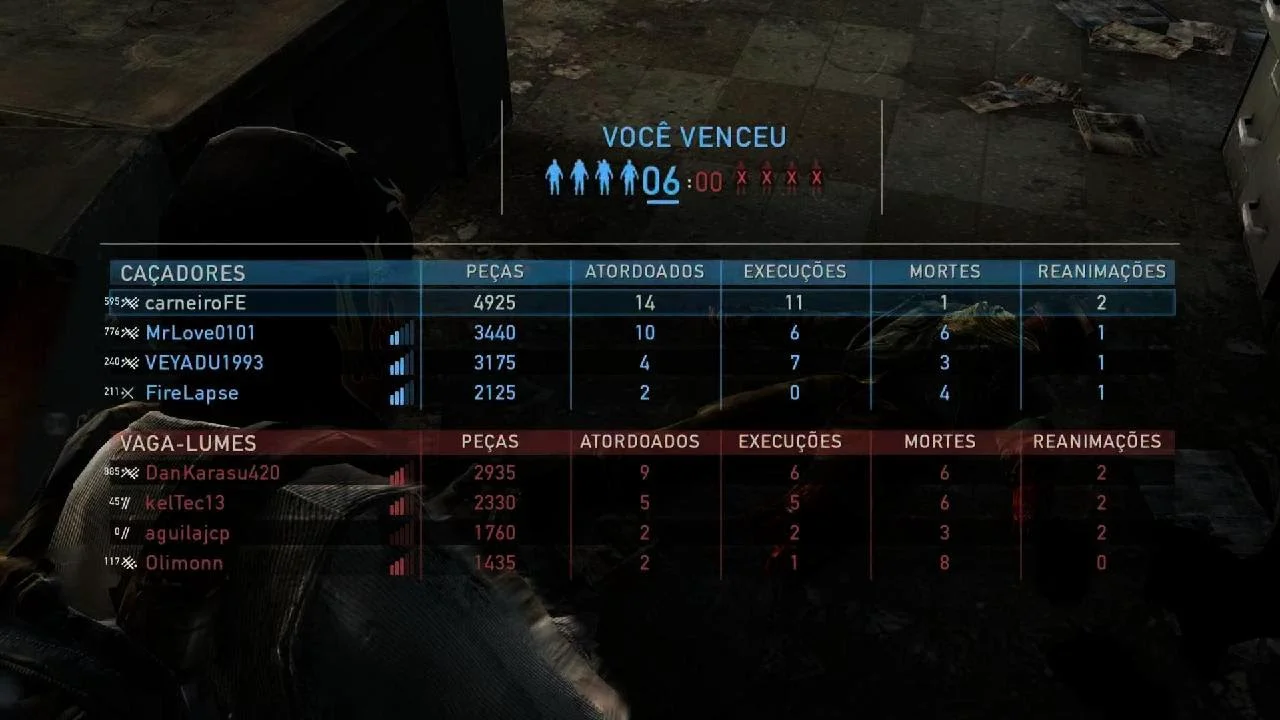The width and height of the screenshot is (1280, 720).
Task: Select DanKarasu420 on the Vaga-Lumes team
Action: click(212, 473)
